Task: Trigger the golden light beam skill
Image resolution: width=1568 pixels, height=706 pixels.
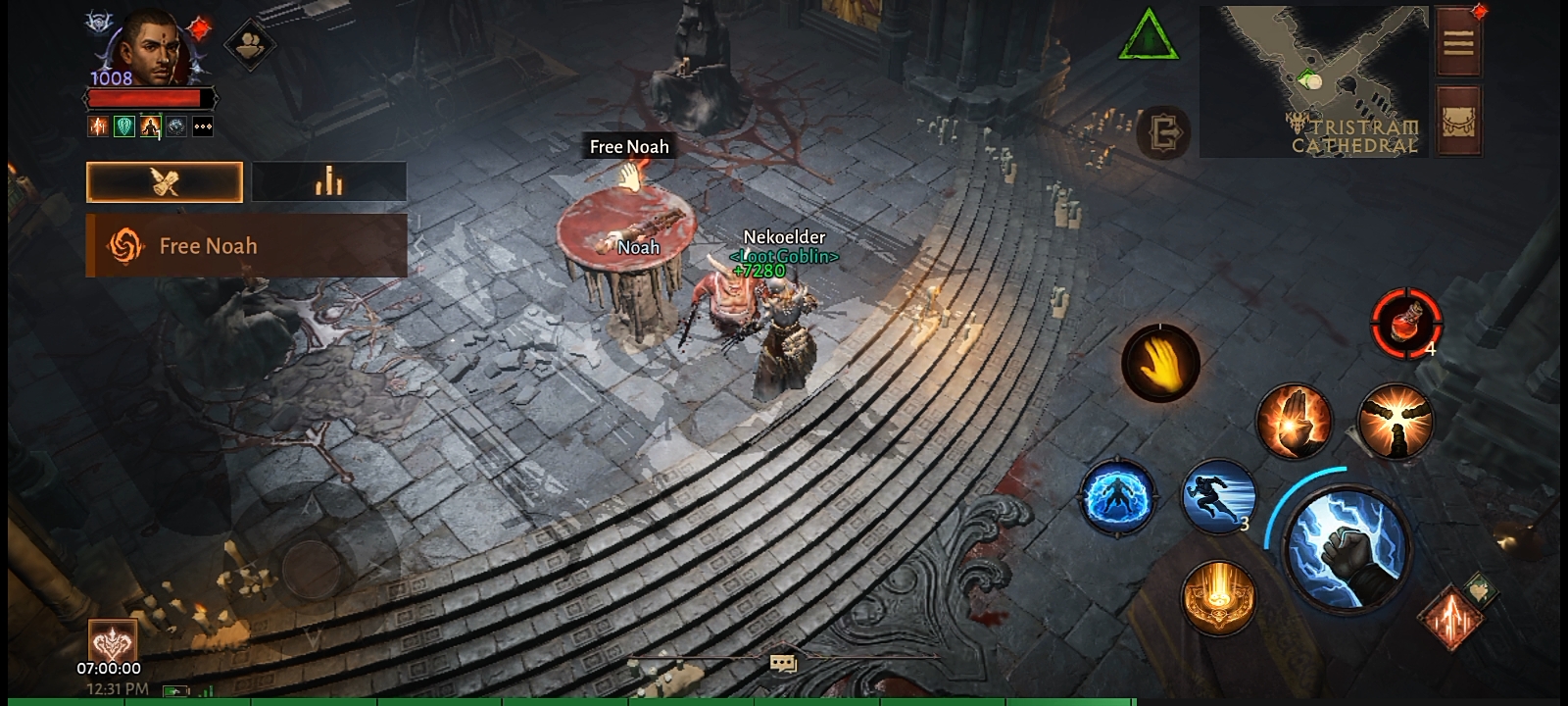Action: (1218, 596)
